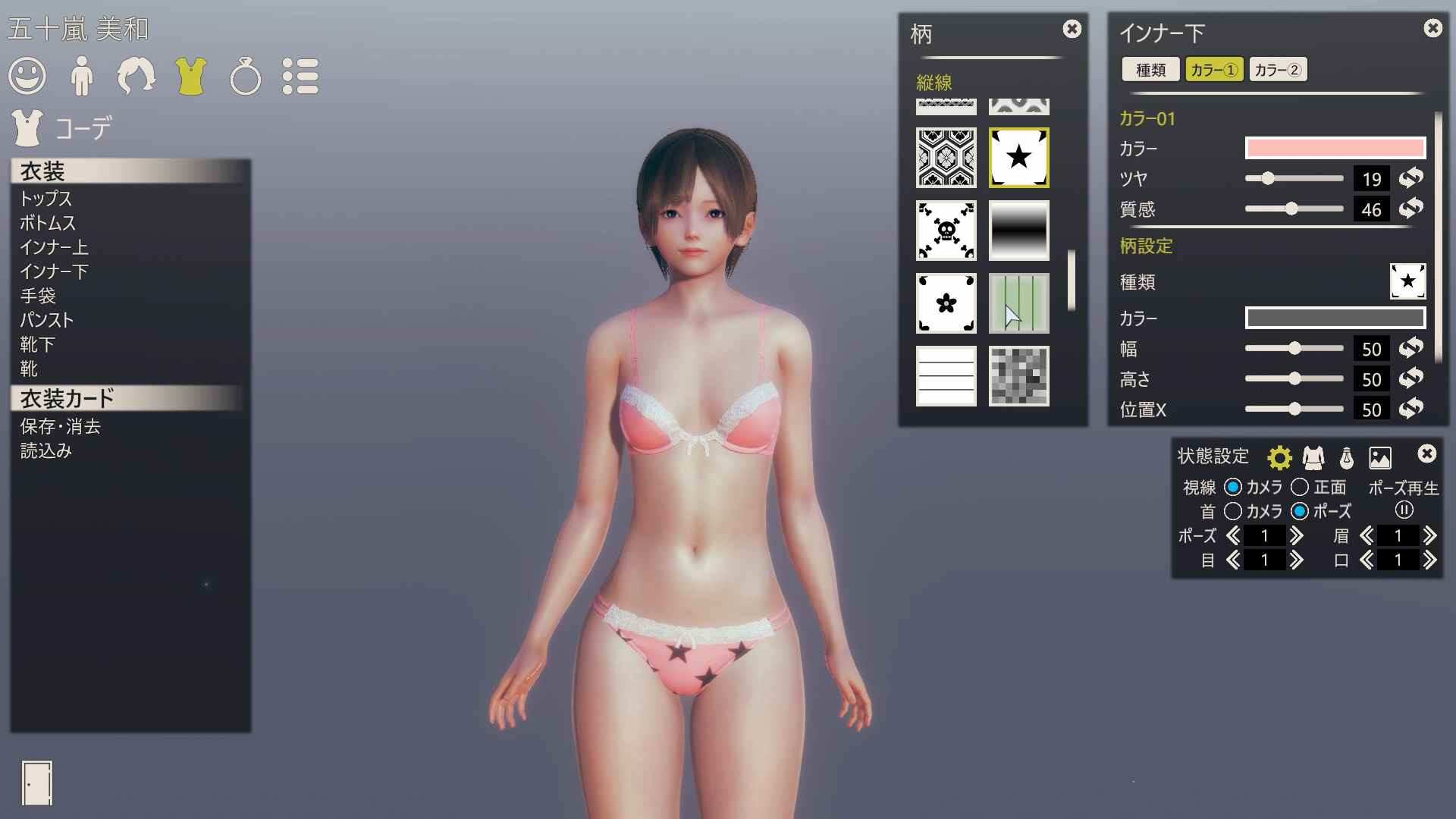The width and height of the screenshot is (1456, 819).
Task: Reset the ツヤ gloss value
Action: pos(1410,178)
